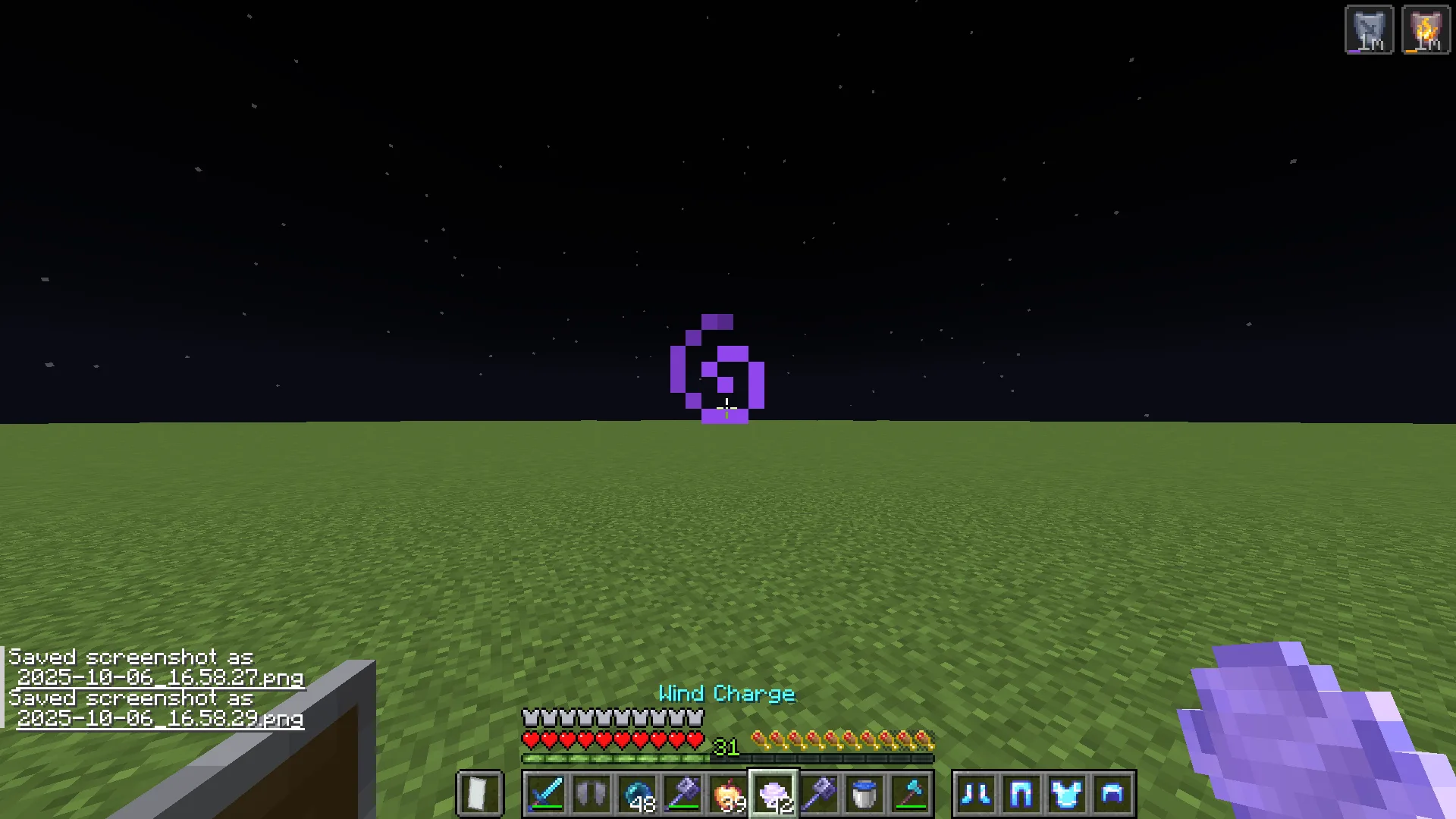Open screenshot link 2025-10-06_16.58.29.png
1456x819 pixels.
point(162,720)
